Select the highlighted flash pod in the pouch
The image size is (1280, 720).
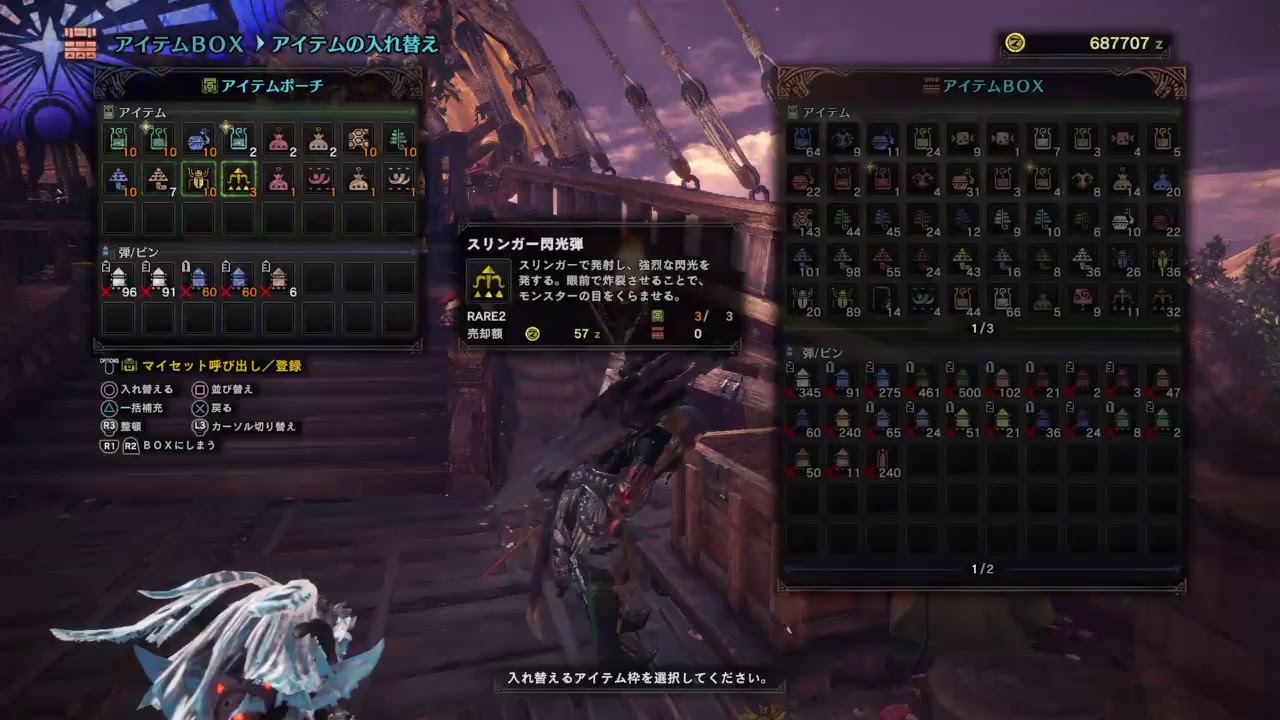(x=239, y=180)
